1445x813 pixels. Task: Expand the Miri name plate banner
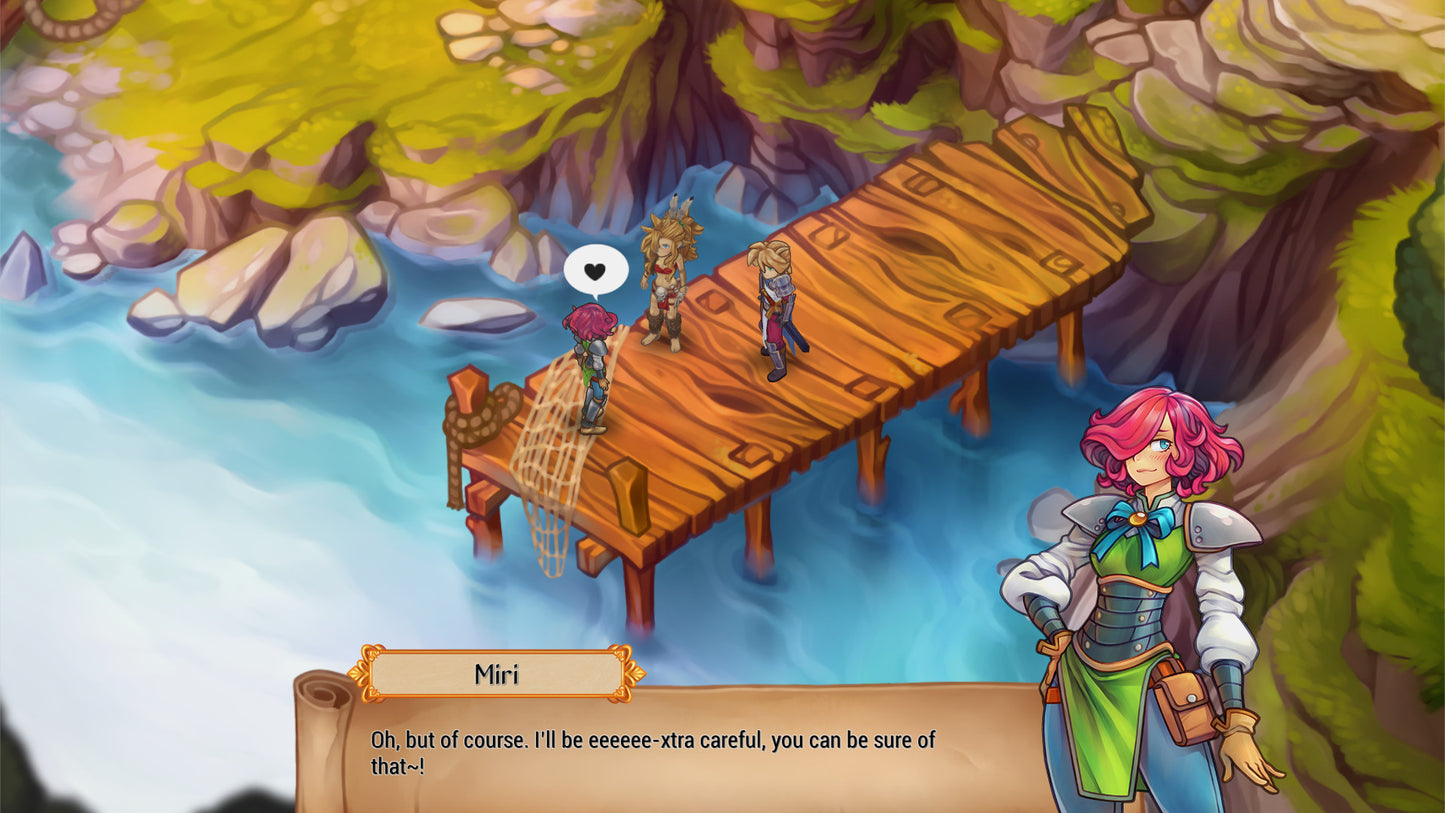coord(495,674)
